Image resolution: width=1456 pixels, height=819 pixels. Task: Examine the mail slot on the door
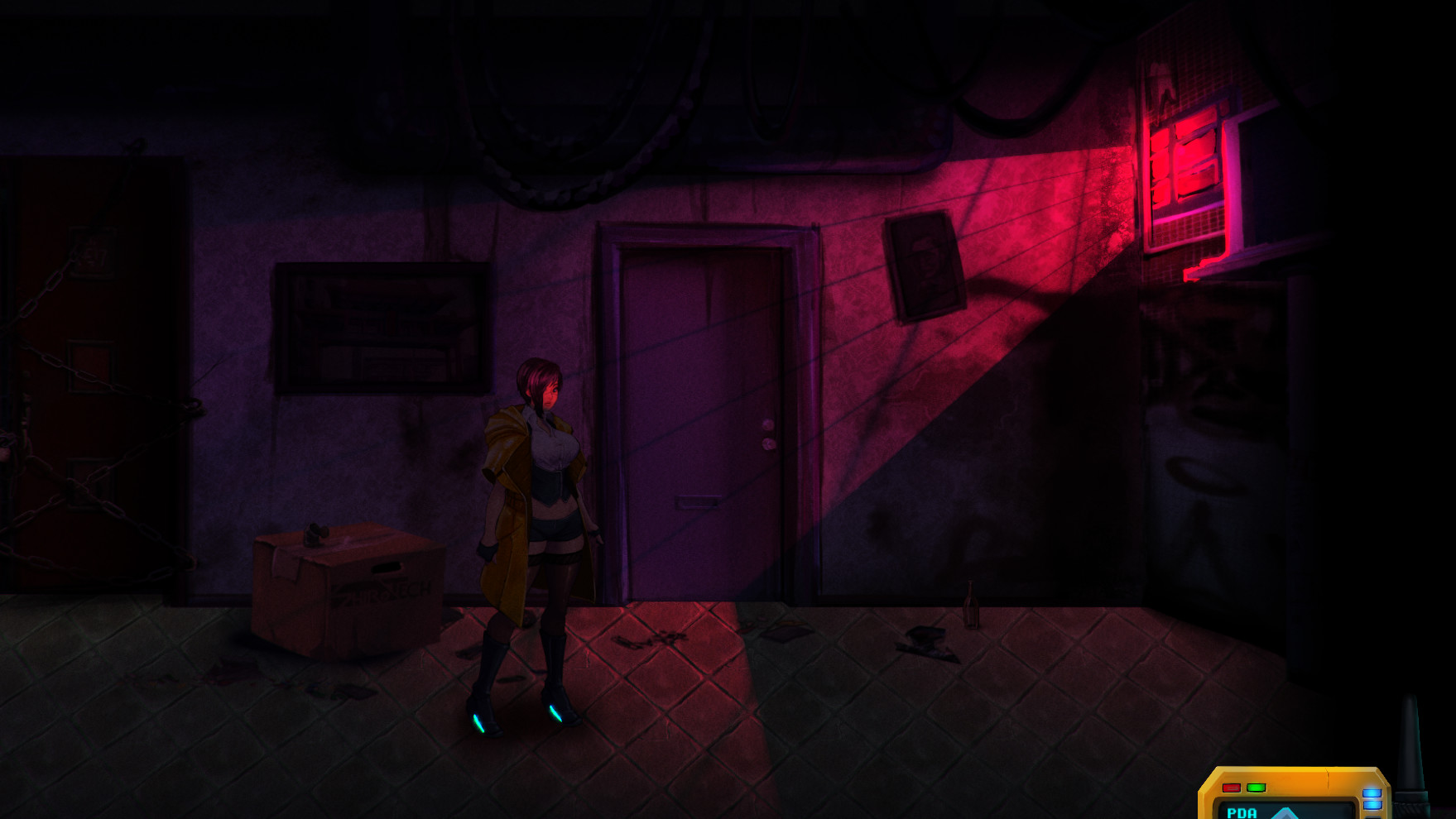pyautogui.click(x=698, y=502)
